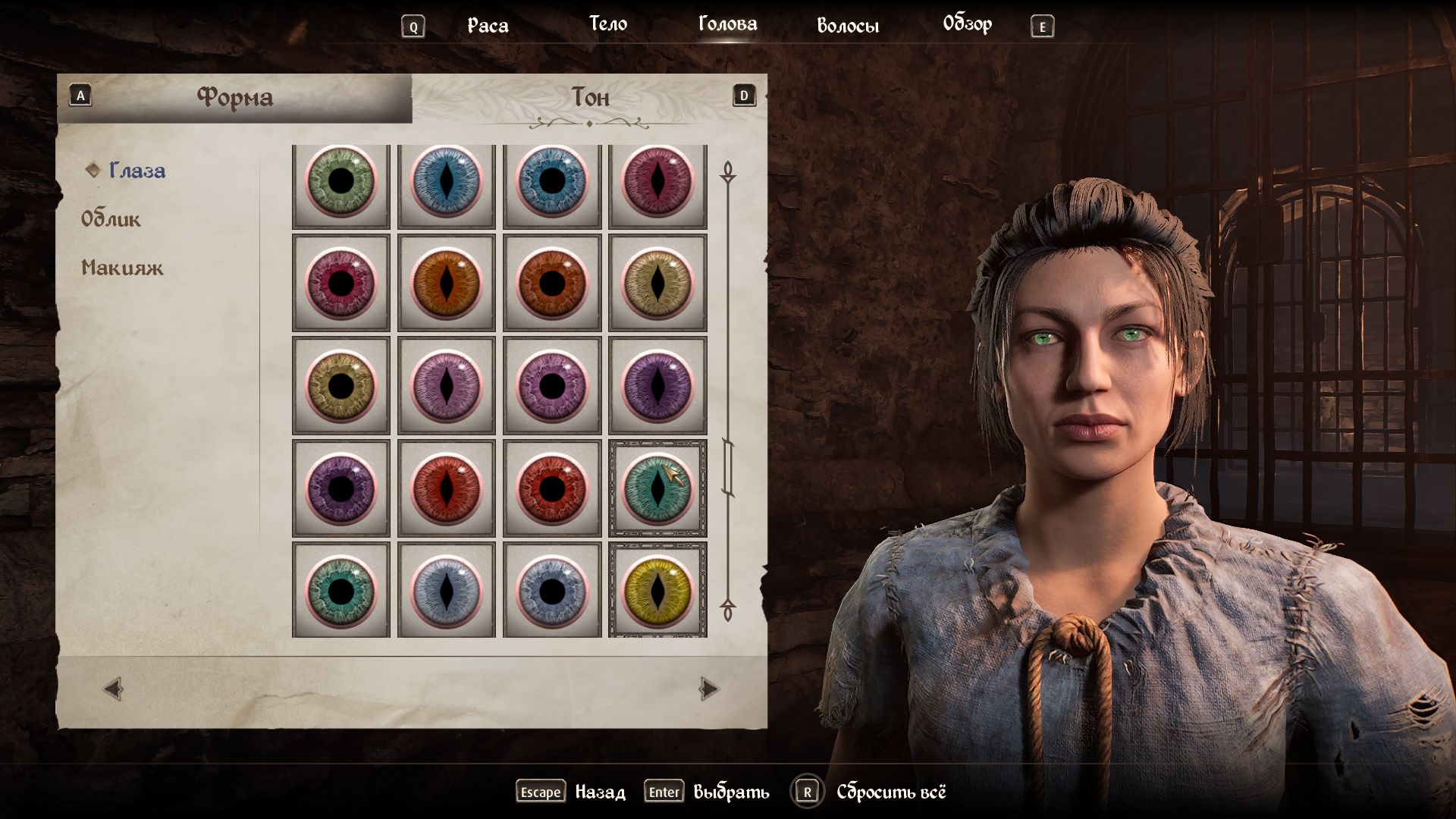Select the dark purple round-pupil eye

tap(341, 489)
